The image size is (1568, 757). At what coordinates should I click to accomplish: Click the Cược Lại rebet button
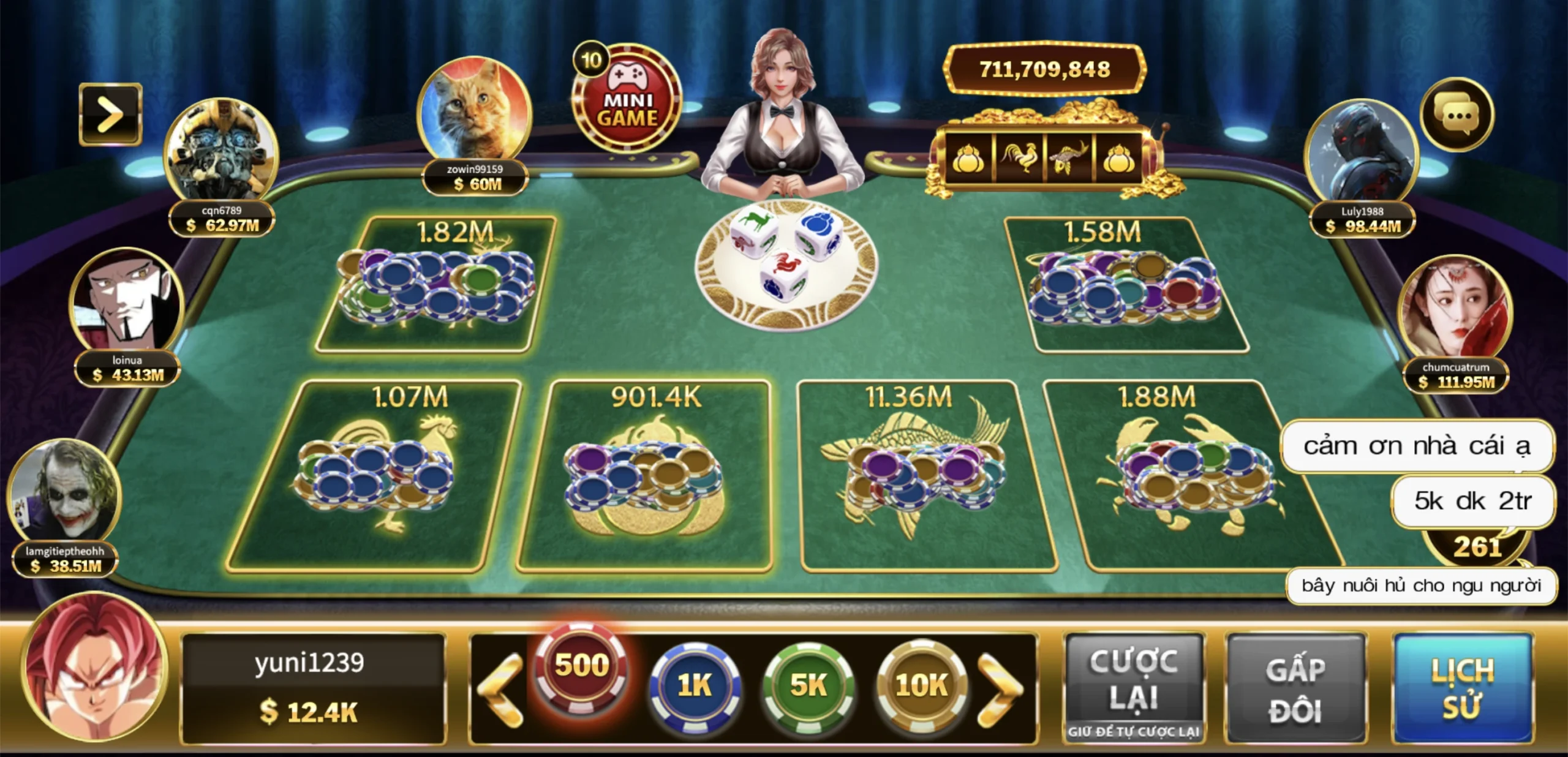(1134, 687)
